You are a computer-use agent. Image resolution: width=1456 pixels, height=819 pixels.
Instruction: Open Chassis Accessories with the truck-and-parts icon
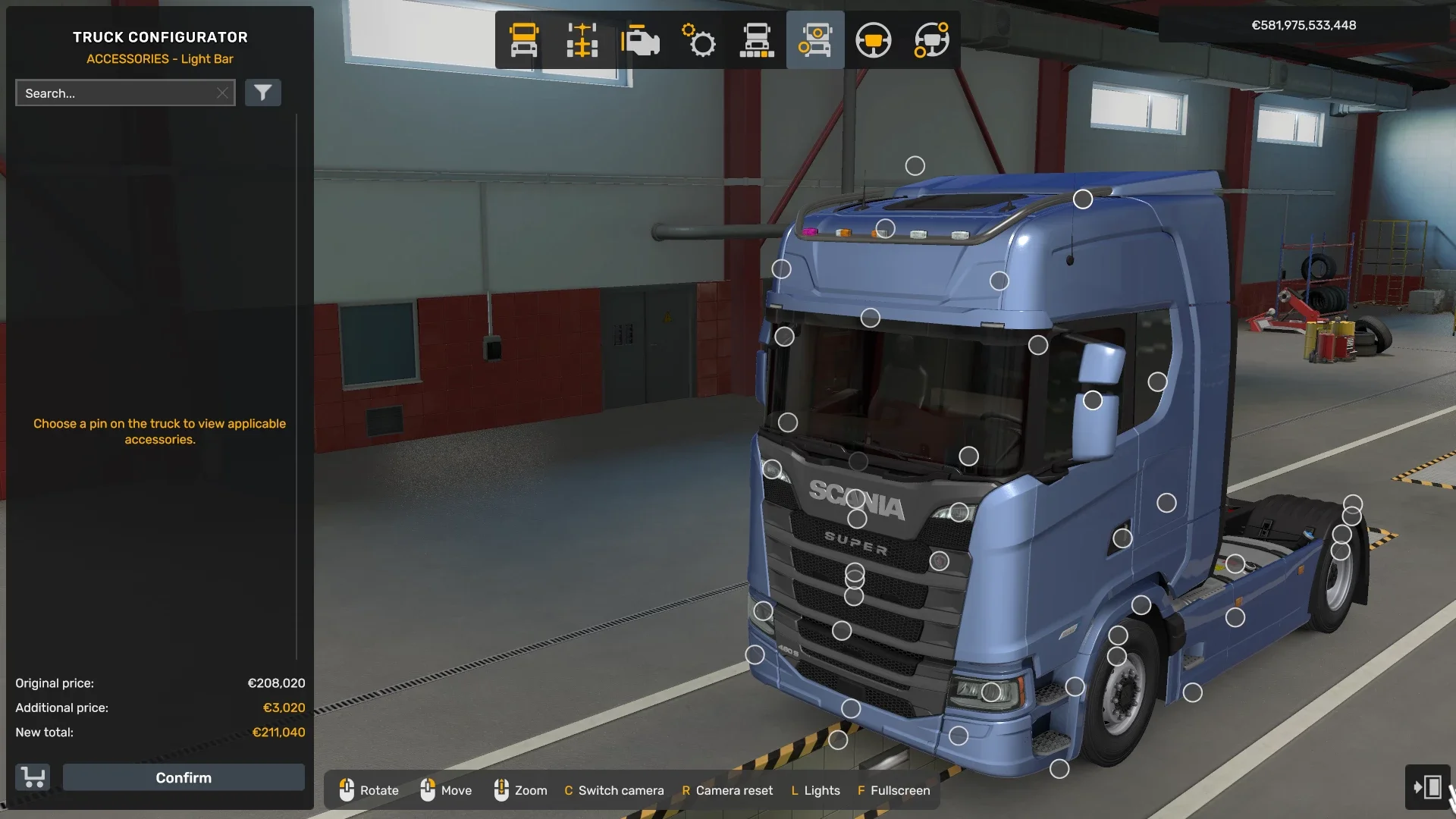coord(758,40)
